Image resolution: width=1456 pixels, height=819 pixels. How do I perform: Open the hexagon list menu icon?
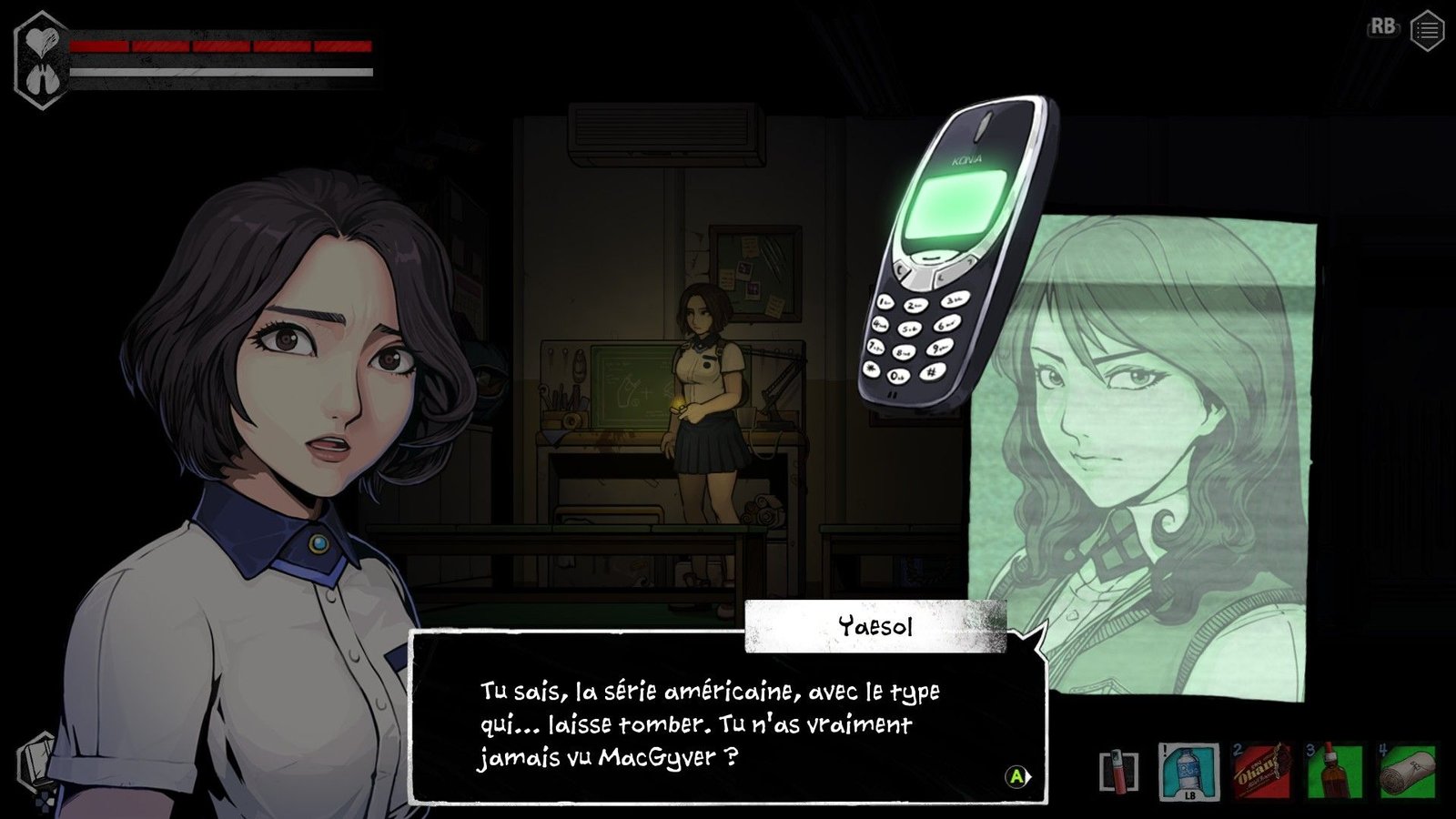pyautogui.click(x=1427, y=32)
